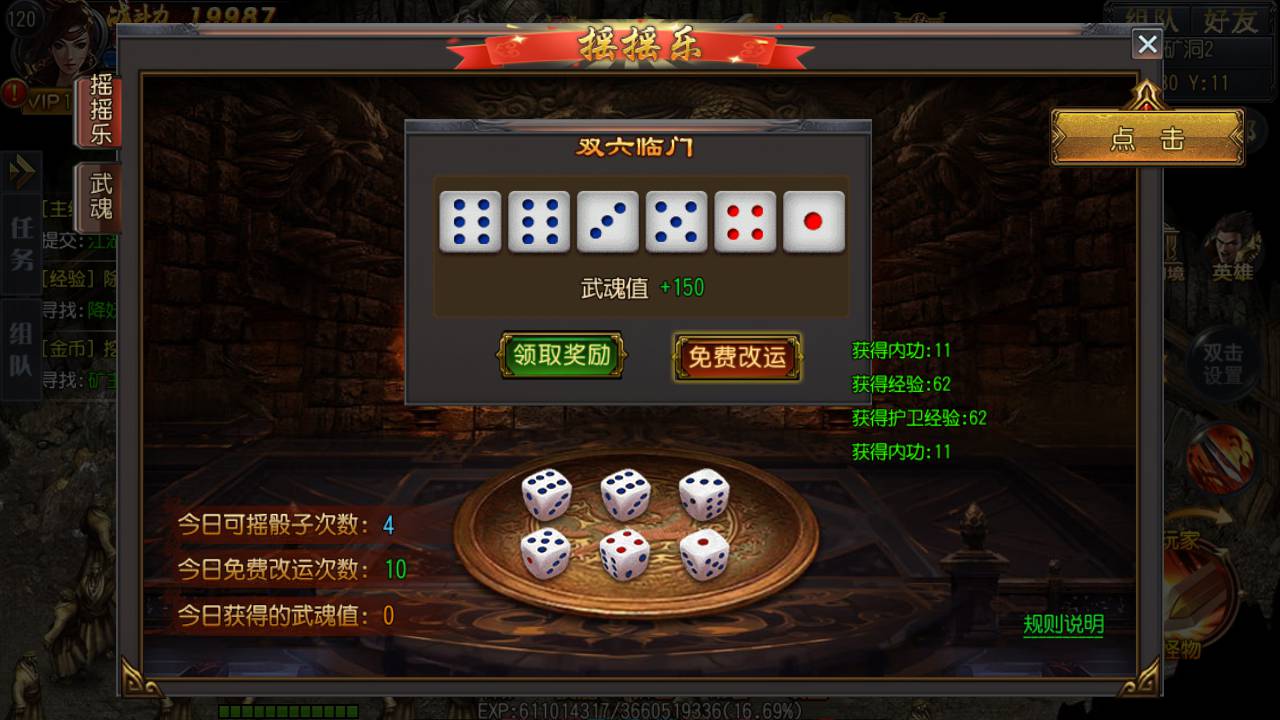This screenshot has height=720, width=1280.
Task: Claim reward with 领取奖励 button
Action: click(561, 355)
